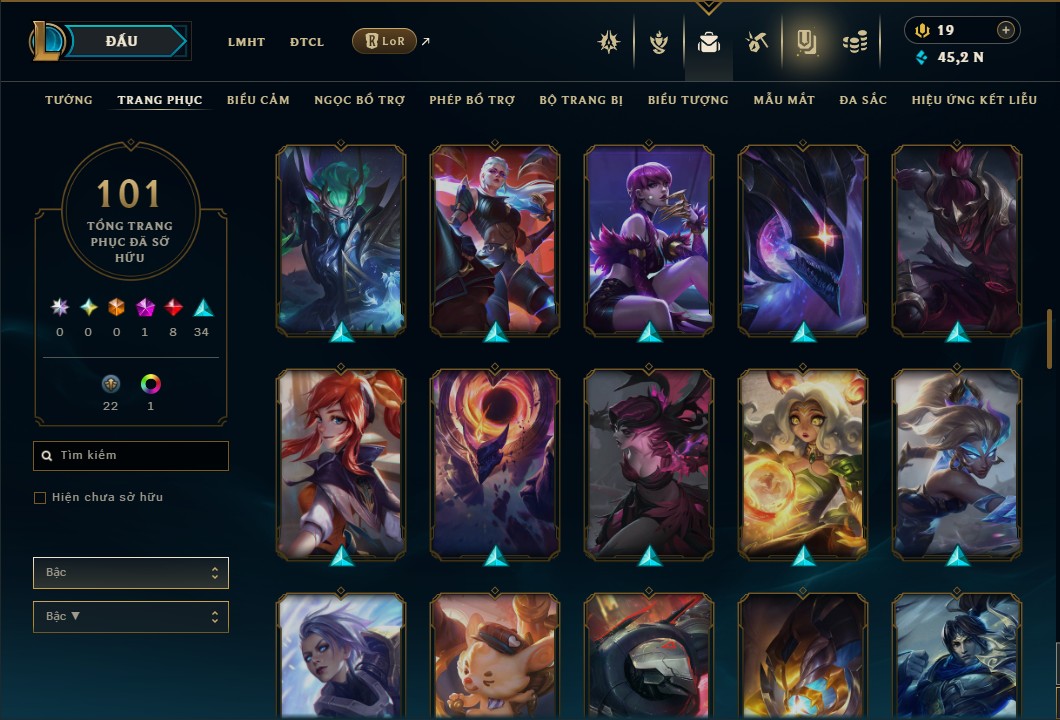Screen dimensions: 1060x720
Task: Open the LMHT game tab
Action: [x=246, y=42]
